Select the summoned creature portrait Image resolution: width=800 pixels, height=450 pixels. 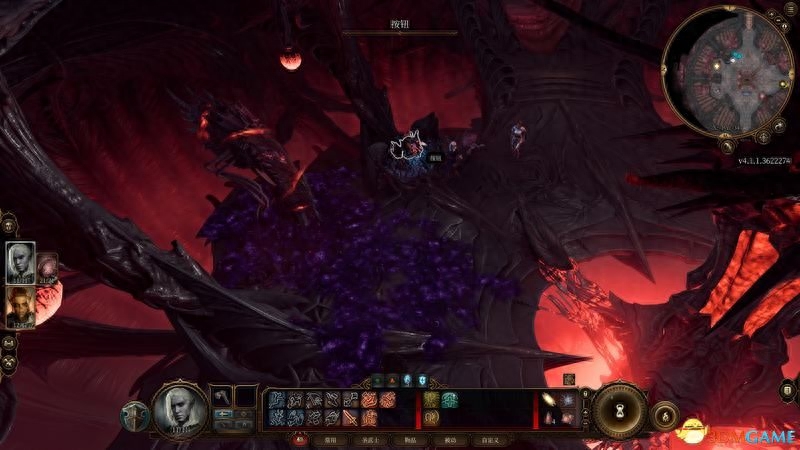pos(47,266)
